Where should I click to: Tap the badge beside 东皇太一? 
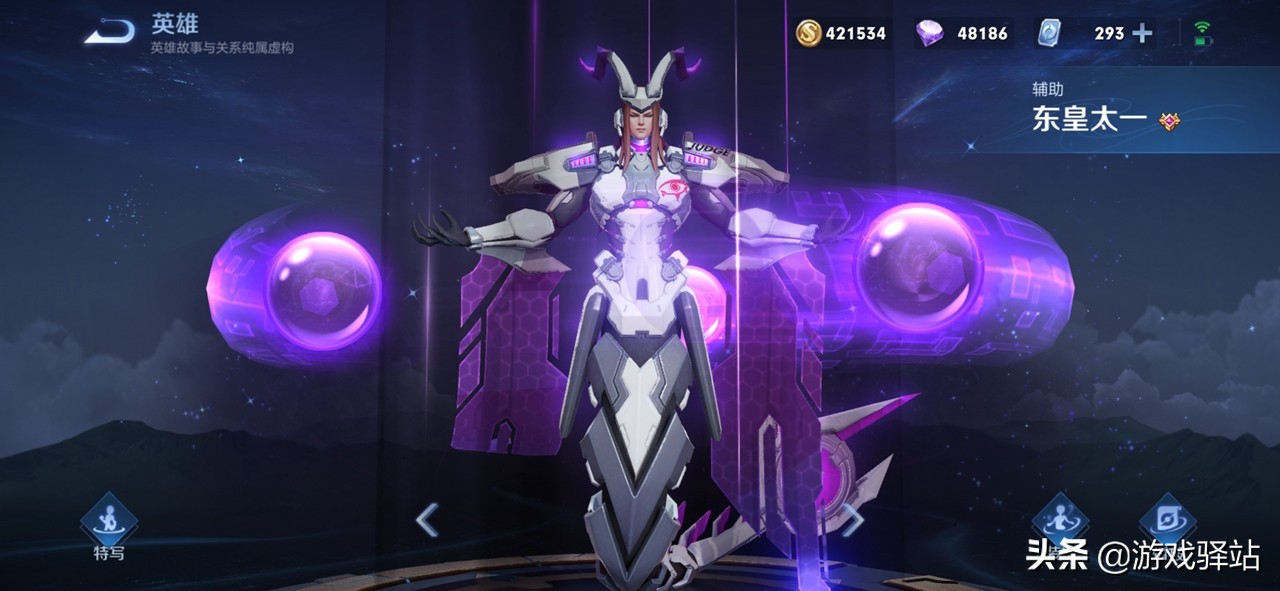[1170, 122]
